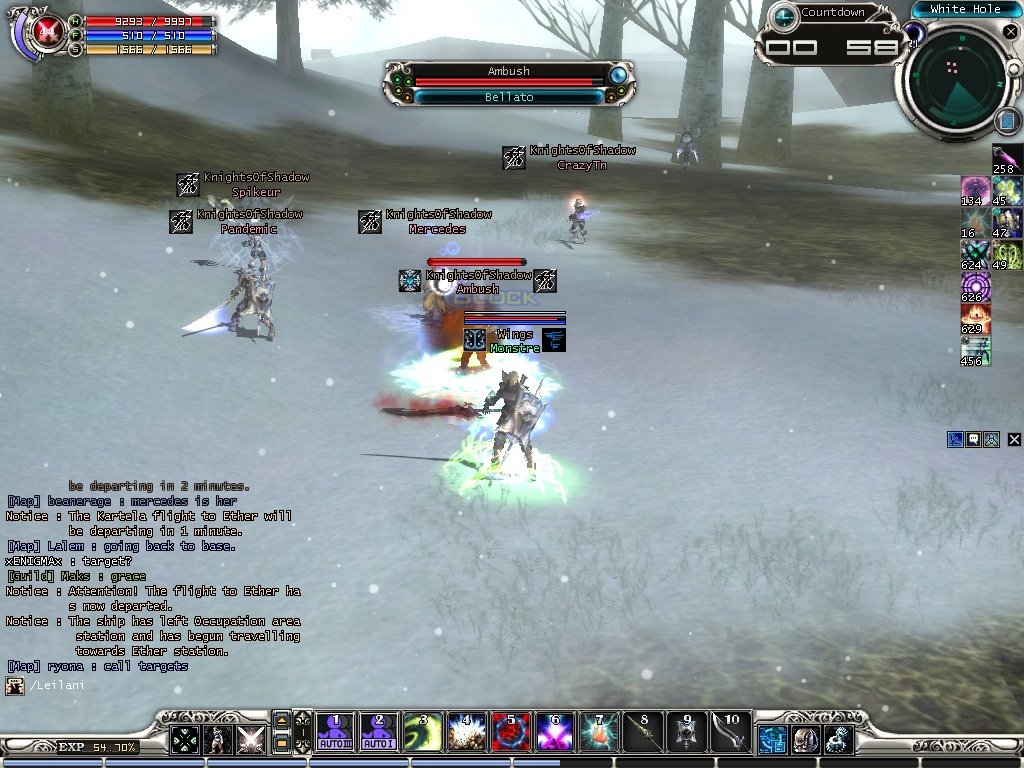
Task: Trigger the white burst skill in slot 4
Action: (466, 732)
